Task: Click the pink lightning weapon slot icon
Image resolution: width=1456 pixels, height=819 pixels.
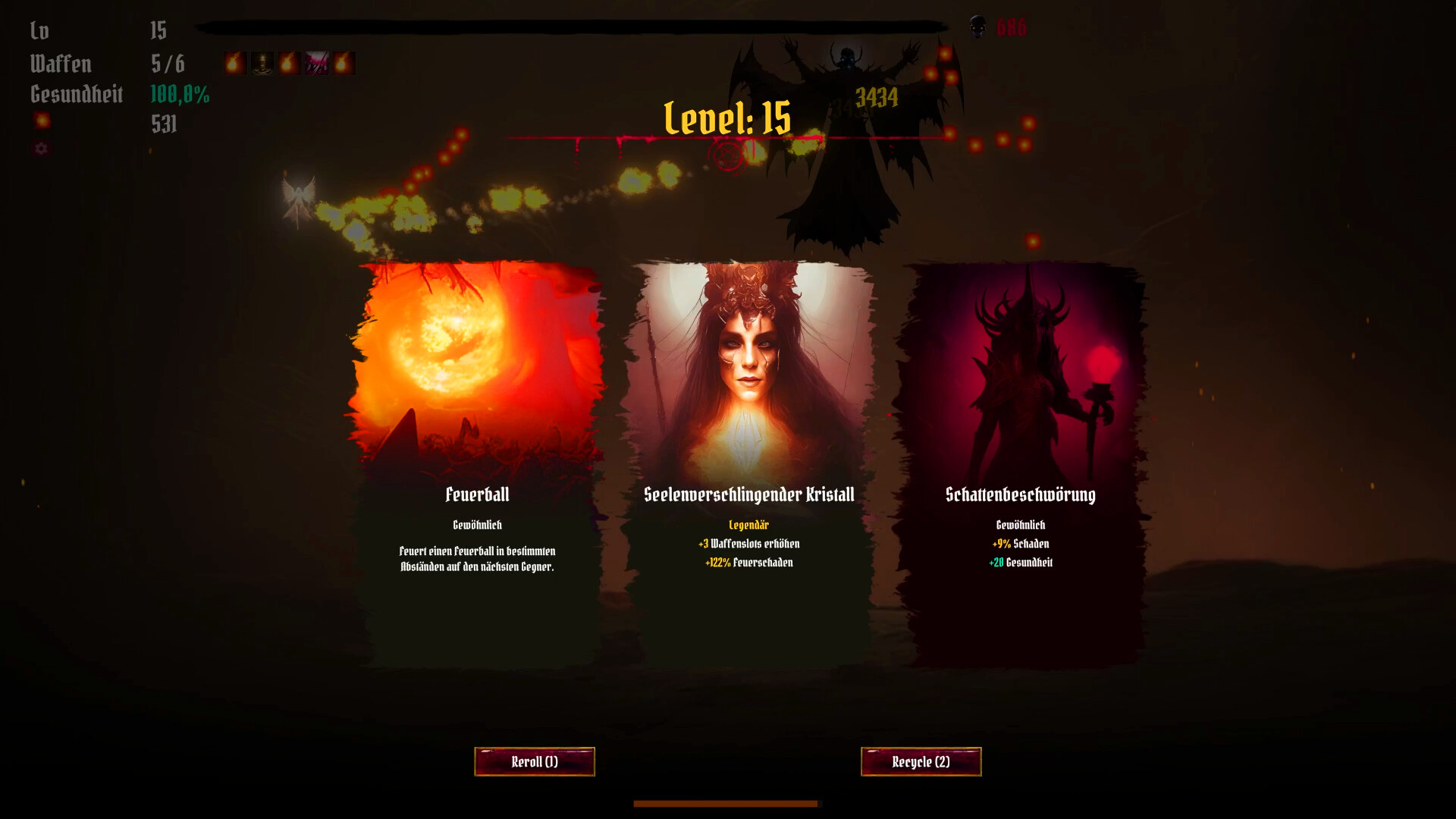Action: click(x=318, y=64)
